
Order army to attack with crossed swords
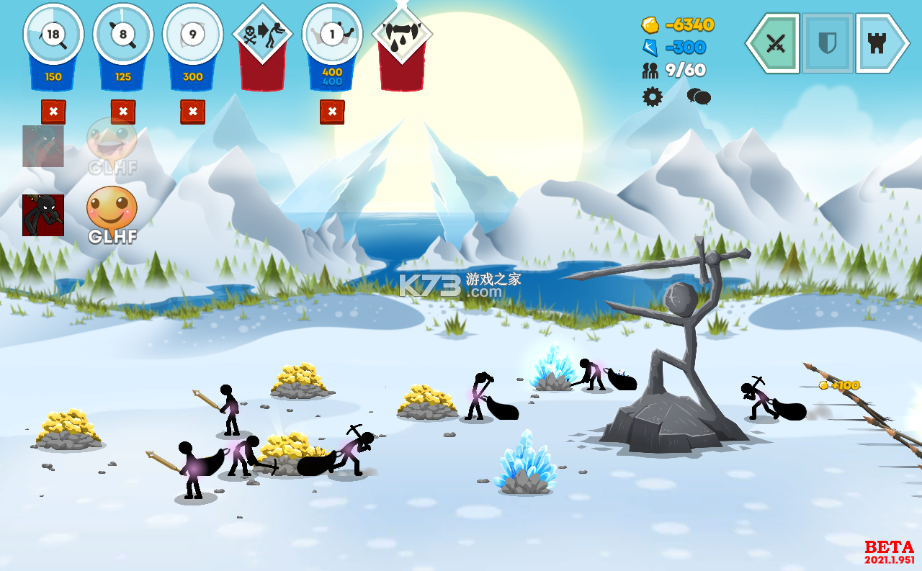coord(774,43)
